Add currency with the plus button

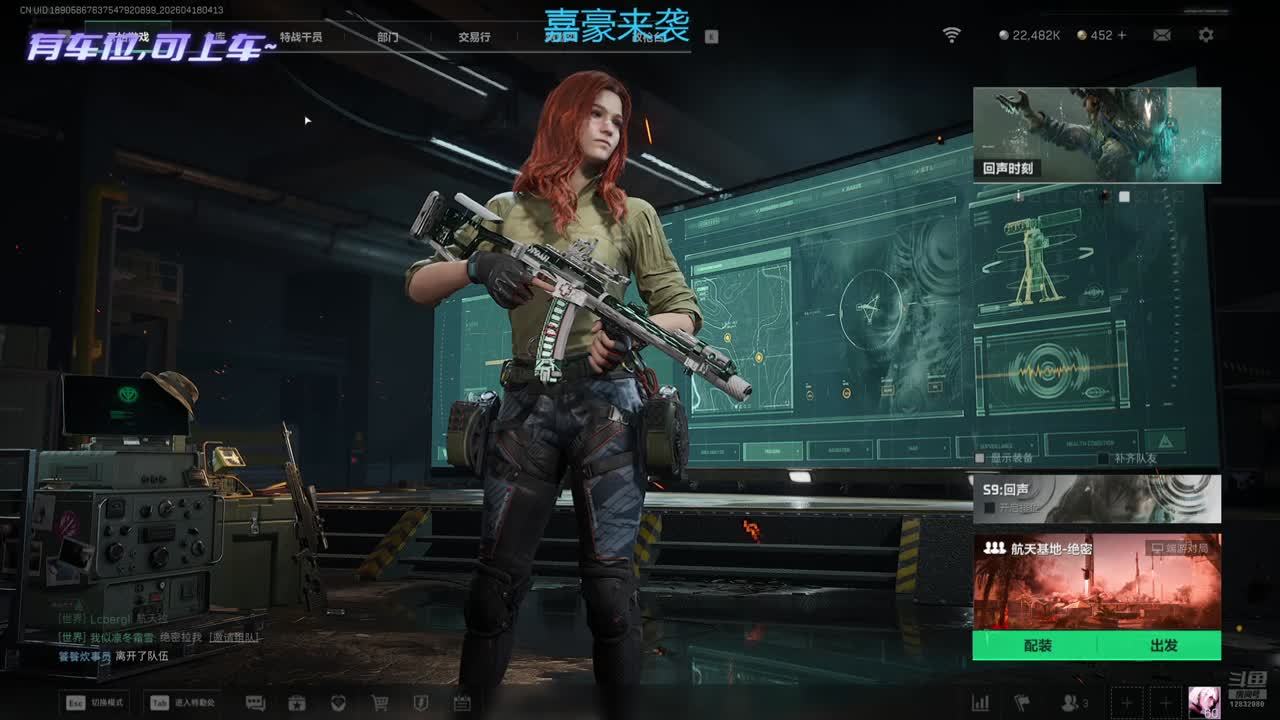point(1122,35)
